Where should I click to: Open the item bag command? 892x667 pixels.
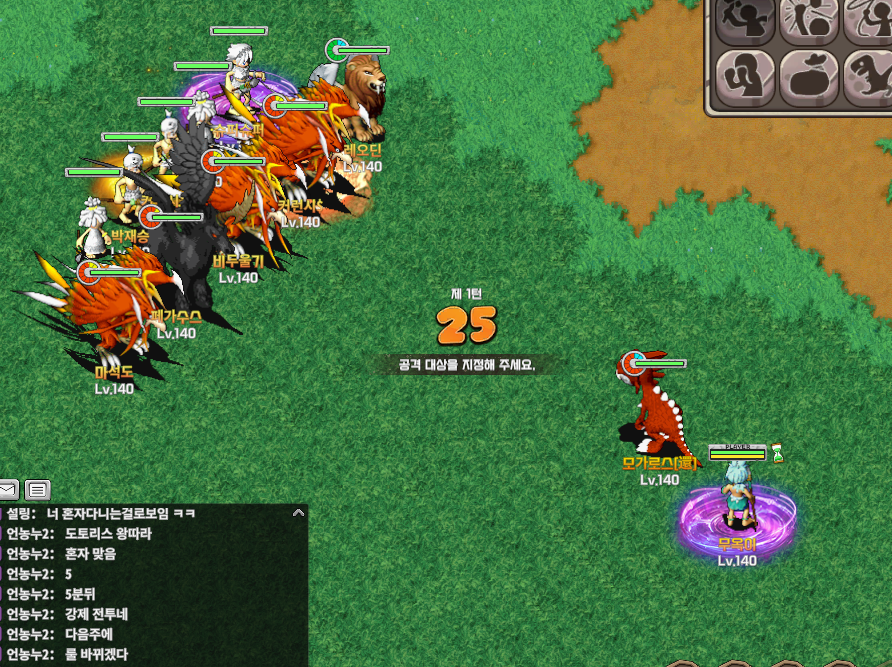809,75
